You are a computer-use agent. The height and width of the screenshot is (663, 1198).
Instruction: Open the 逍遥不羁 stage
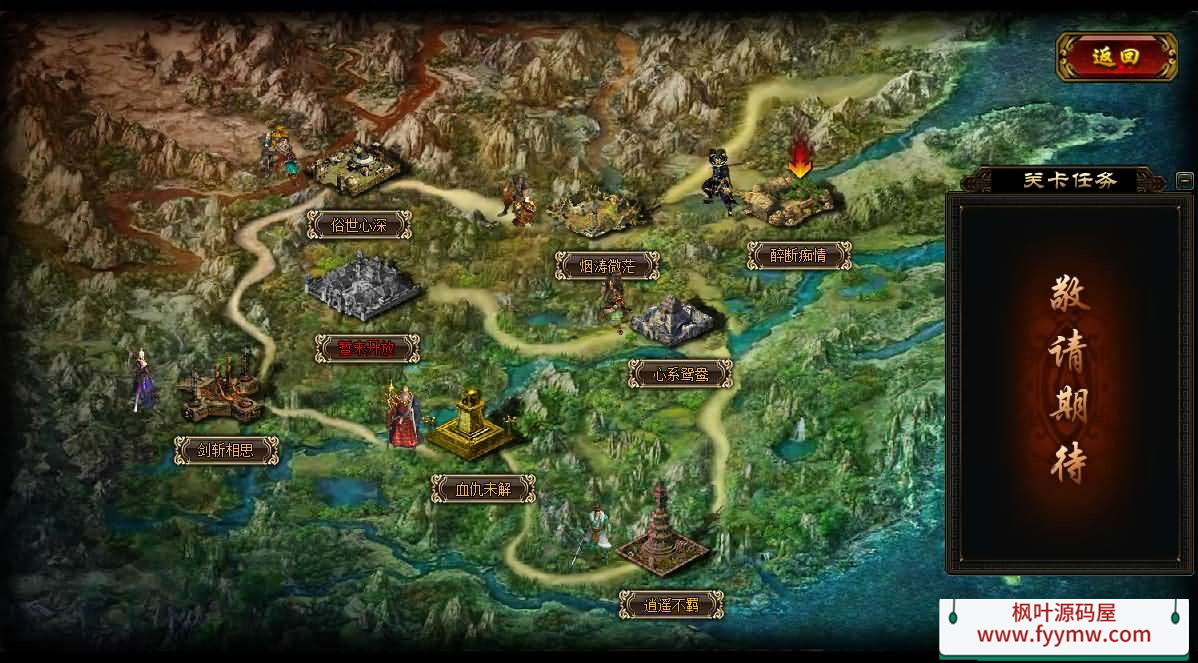(x=671, y=604)
